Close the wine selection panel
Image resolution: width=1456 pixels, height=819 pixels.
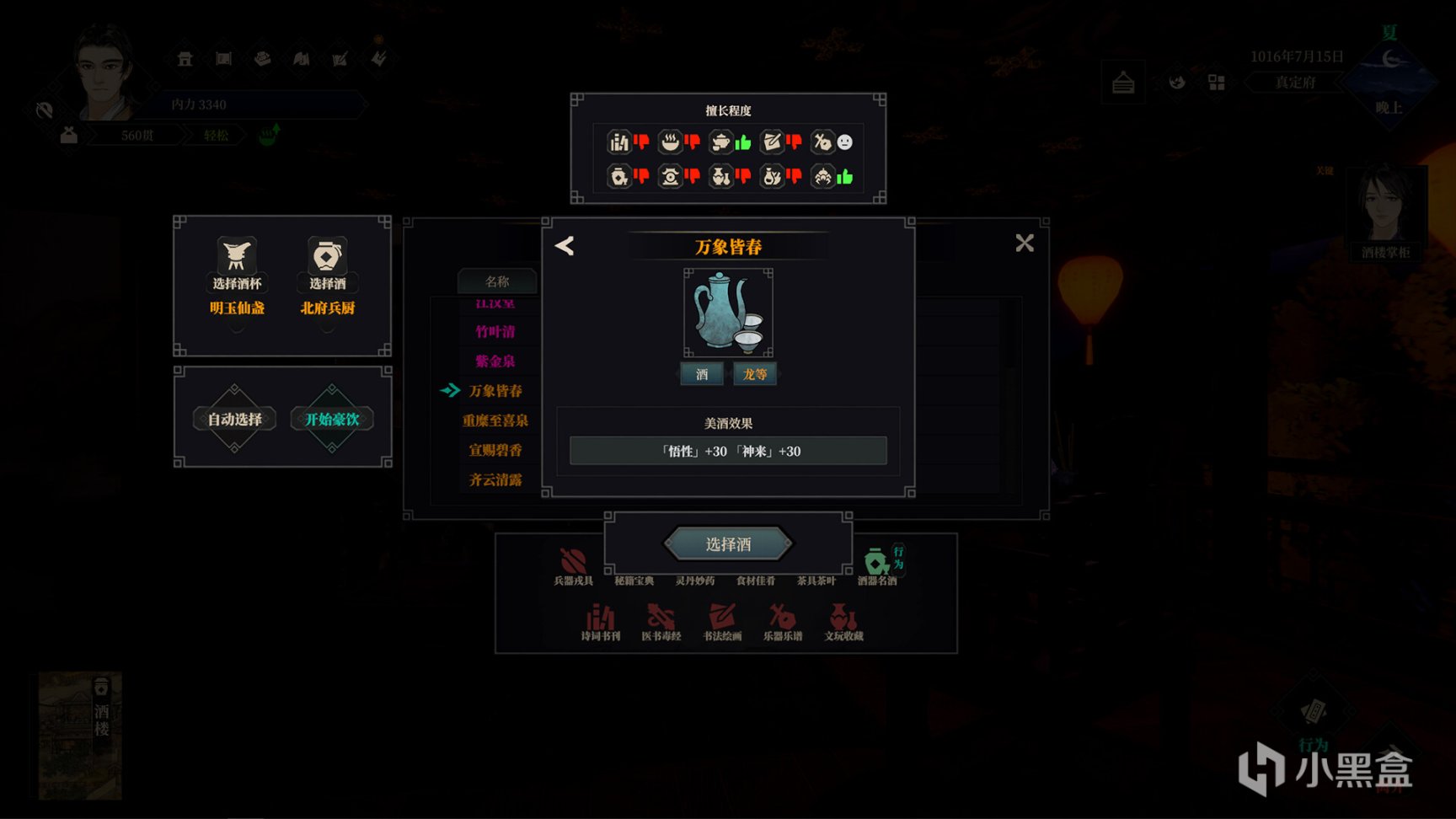tap(1024, 244)
